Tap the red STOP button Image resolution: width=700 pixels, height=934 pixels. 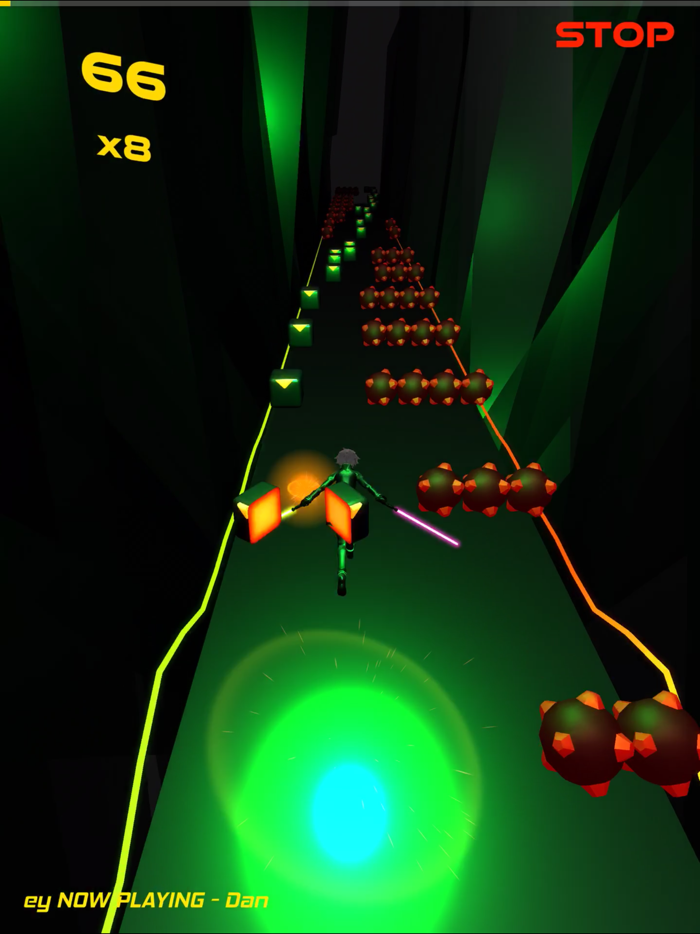click(x=614, y=35)
